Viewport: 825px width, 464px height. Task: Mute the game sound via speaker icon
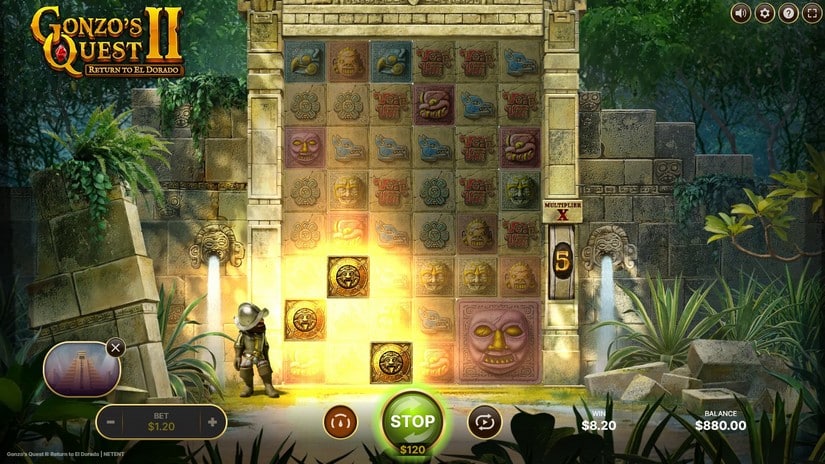point(741,13)
